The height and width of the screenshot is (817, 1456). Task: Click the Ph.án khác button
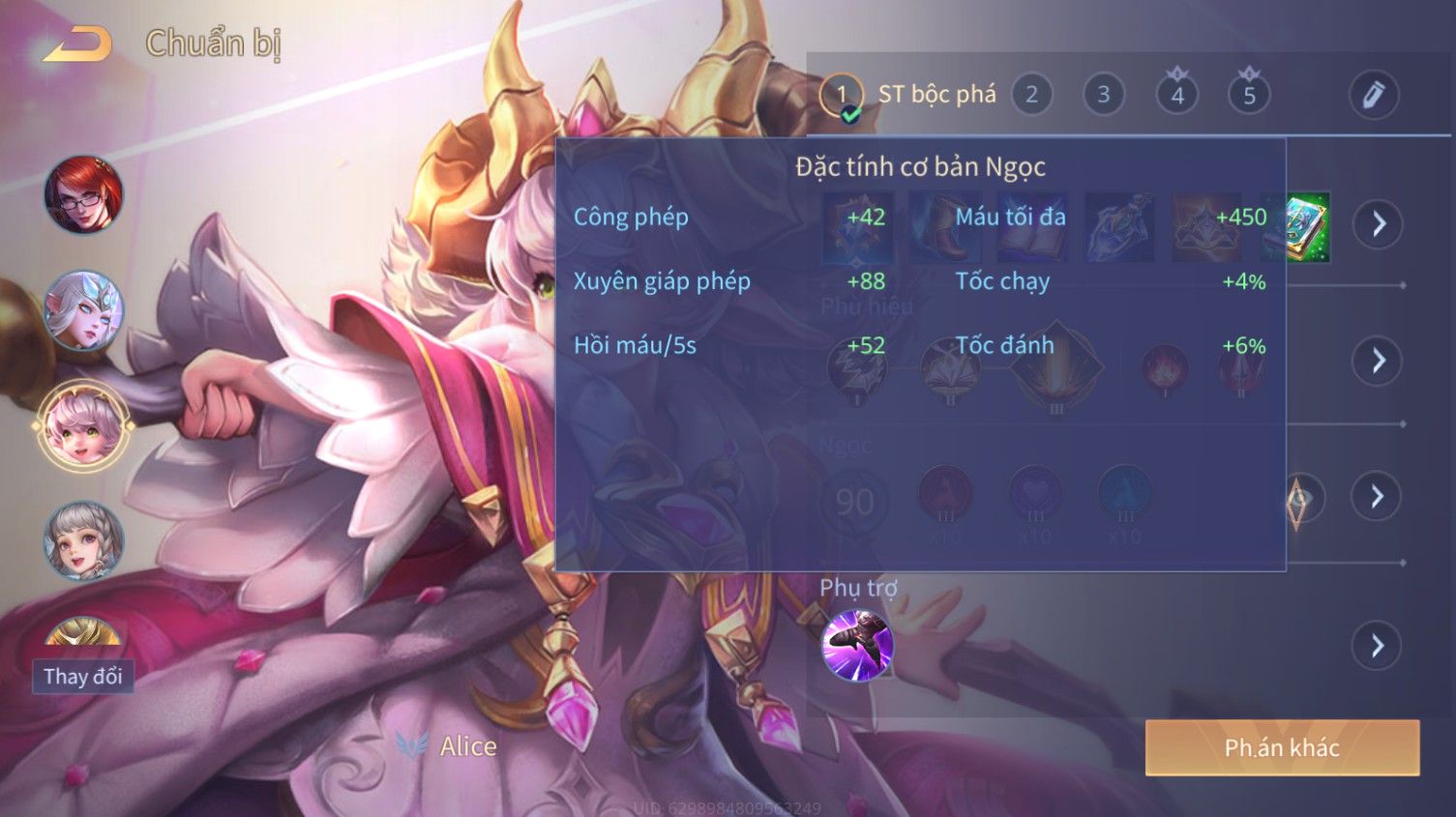pyautogui.click(x=1282, y=747)
